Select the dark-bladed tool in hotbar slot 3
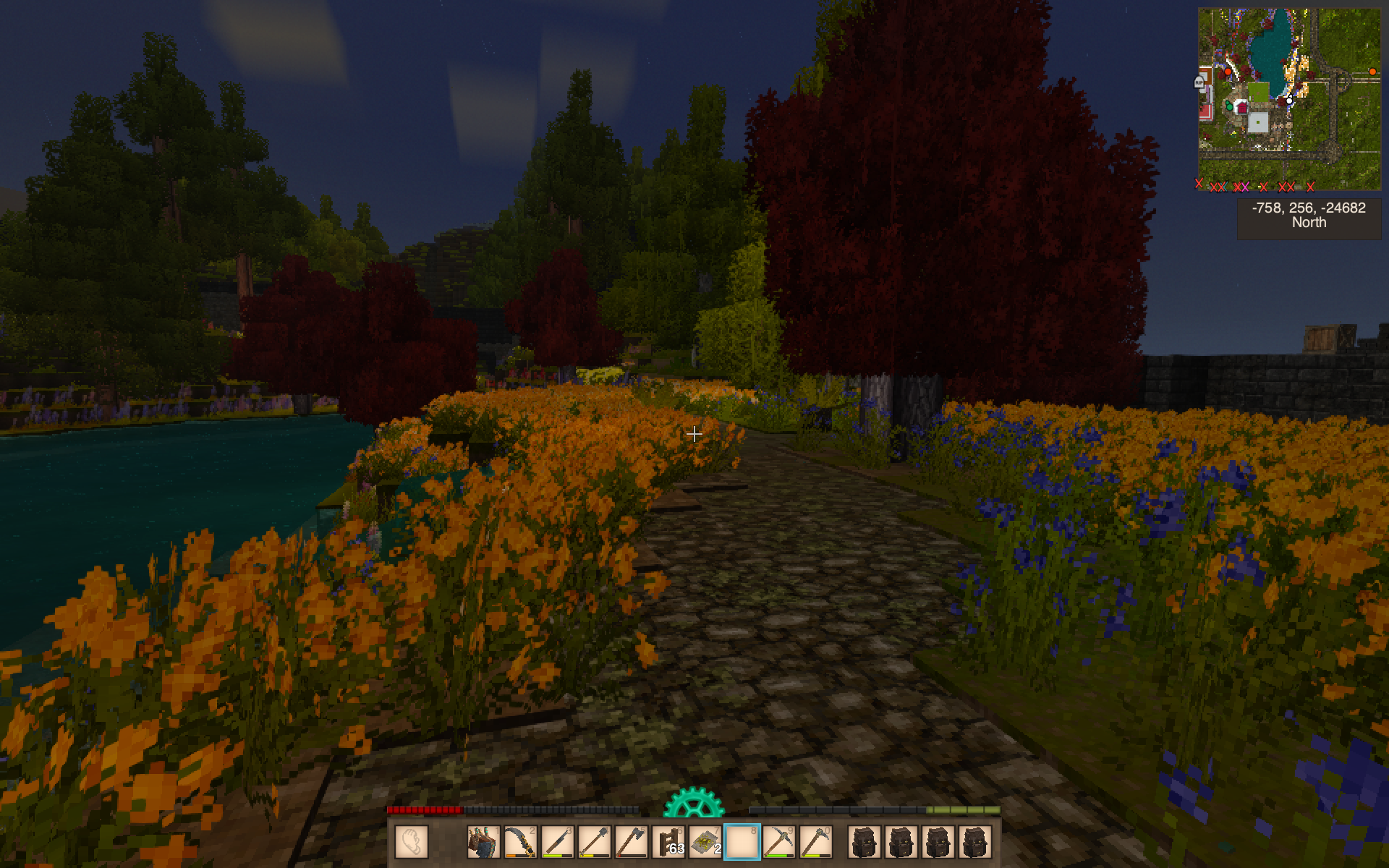Screen dimensions: 1389x868 [x=557, y=843]
